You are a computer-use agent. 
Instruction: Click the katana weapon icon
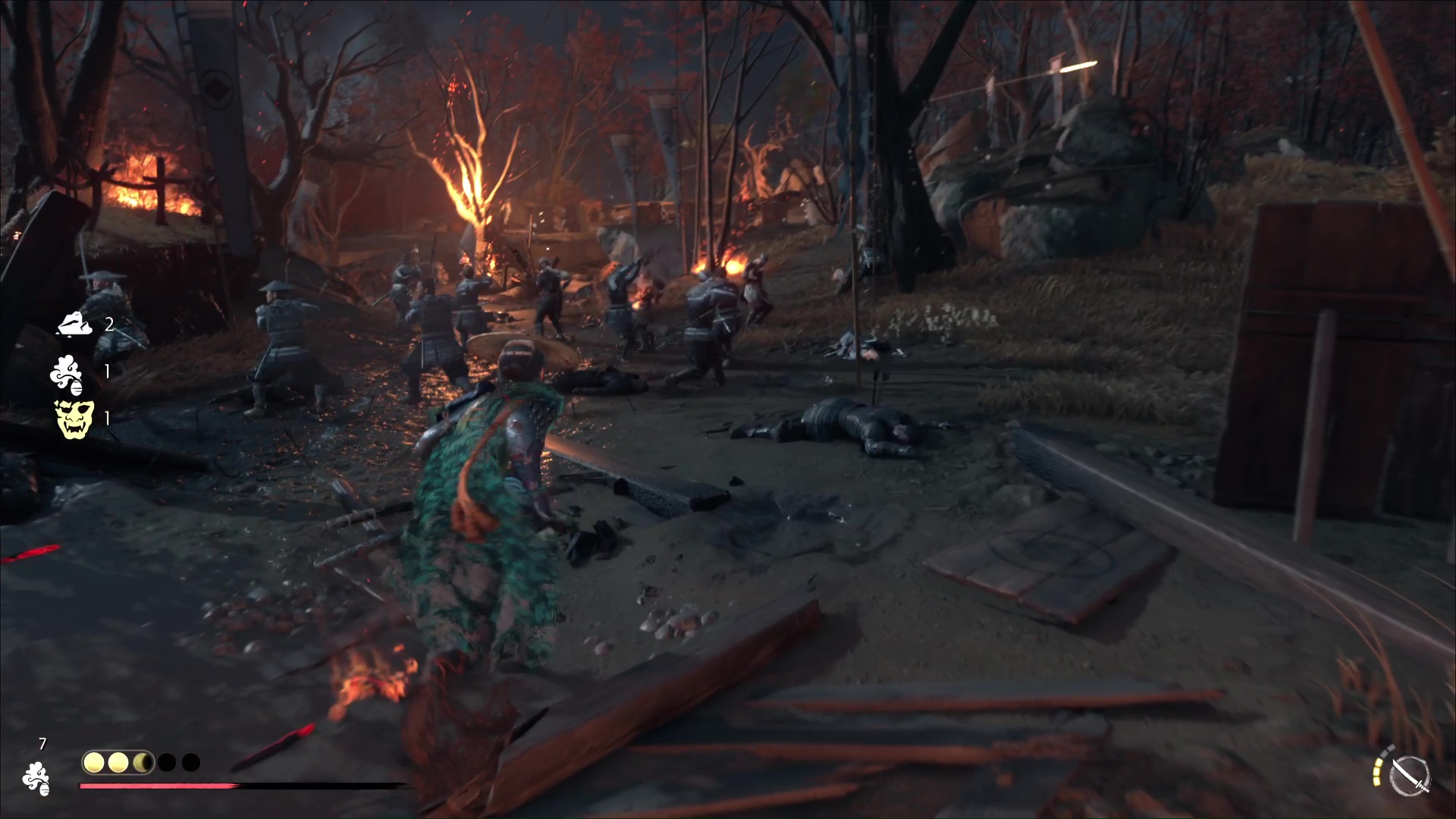click(x=1410, y=777)
